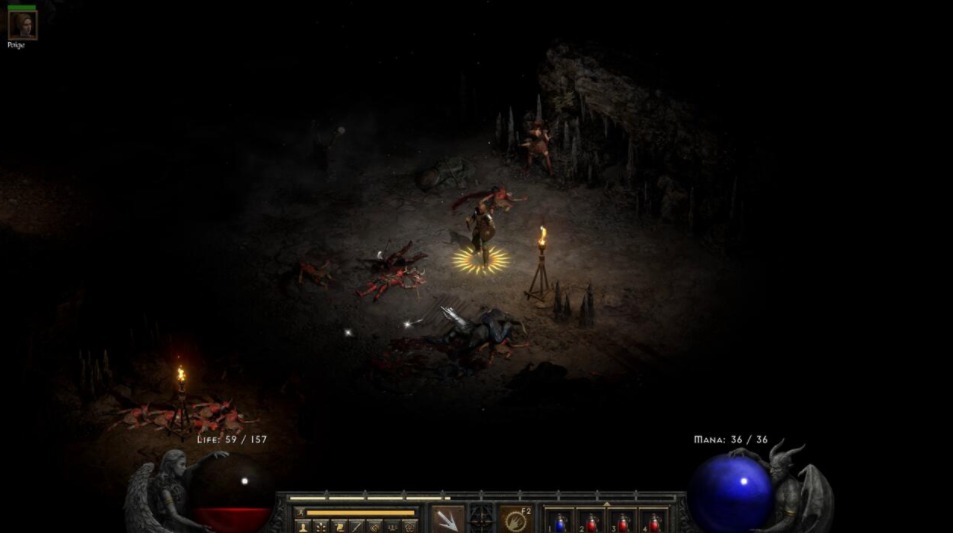This screenshot has width=953, height=533.
Task: Toggle the run/walk icon beside the stamina bar
Action: (299, 512)
